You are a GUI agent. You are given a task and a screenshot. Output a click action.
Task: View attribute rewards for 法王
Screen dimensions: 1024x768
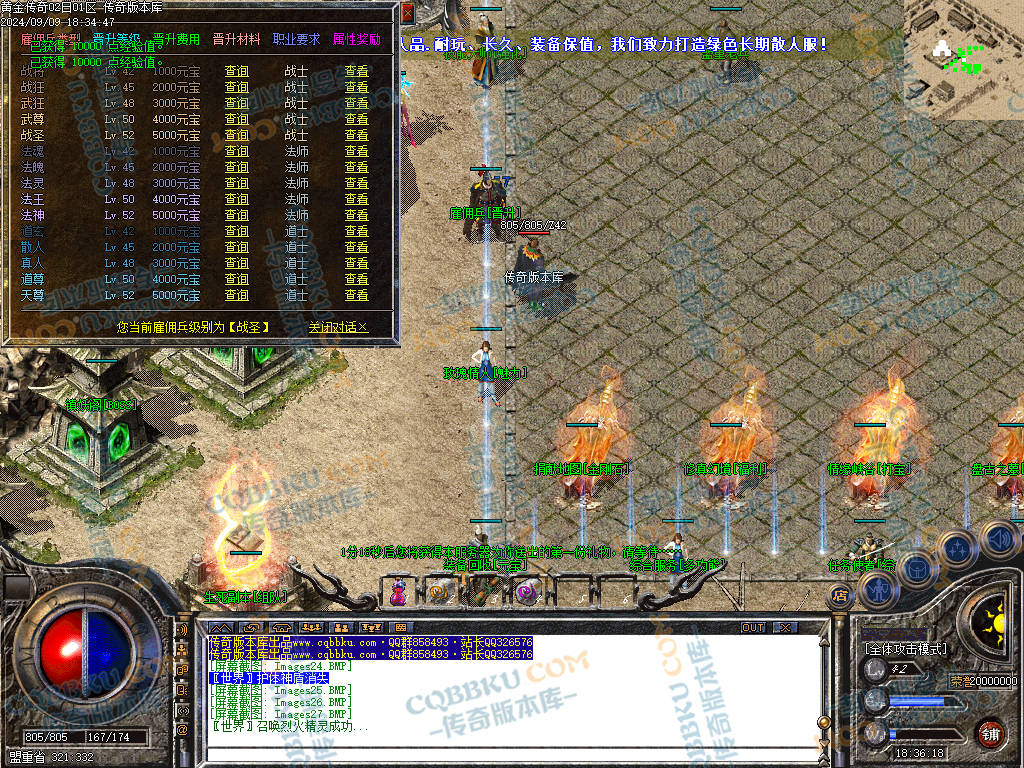pyautogui.click(x=356, y=199)
